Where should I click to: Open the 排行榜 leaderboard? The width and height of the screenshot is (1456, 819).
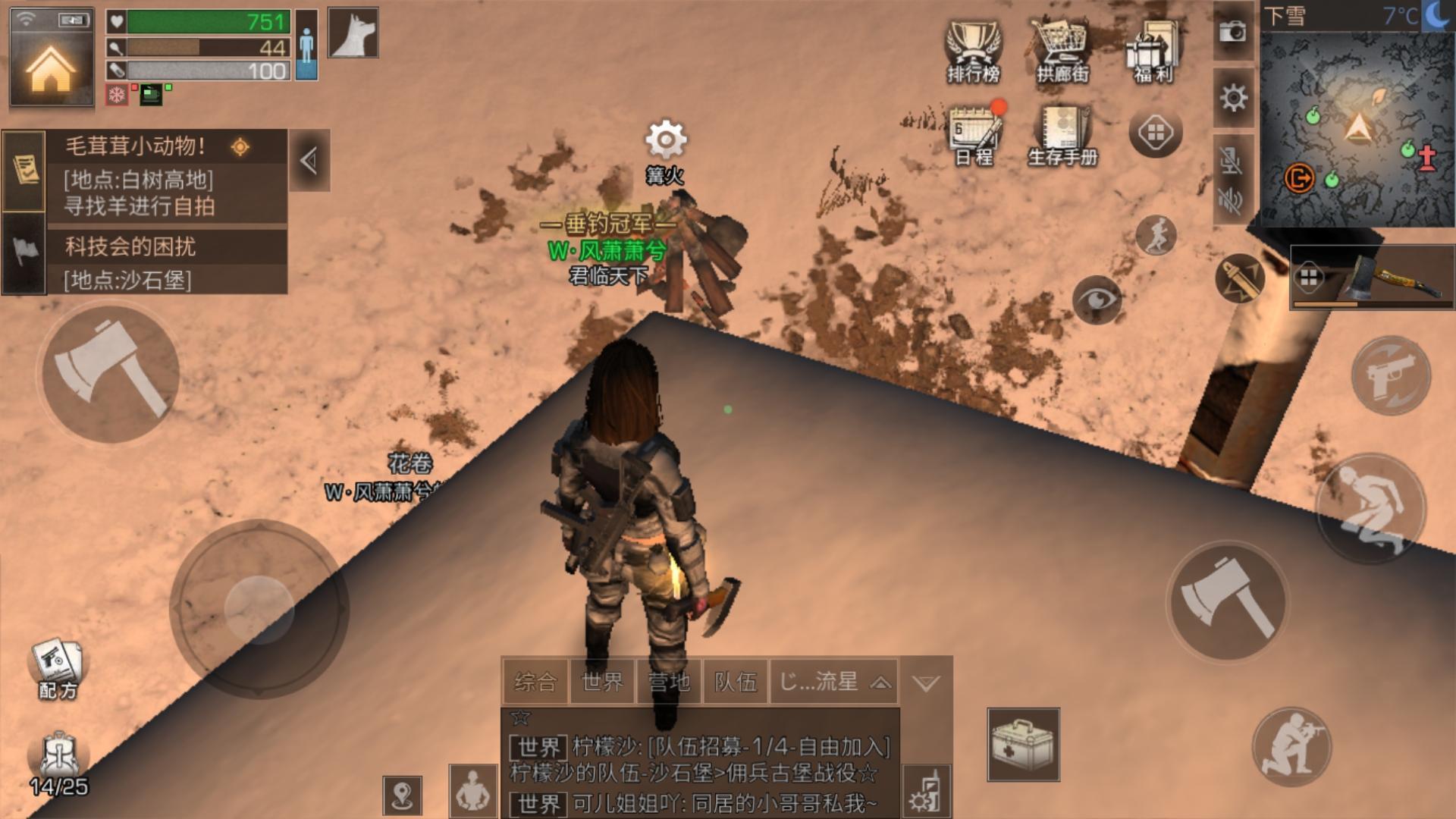973,51
